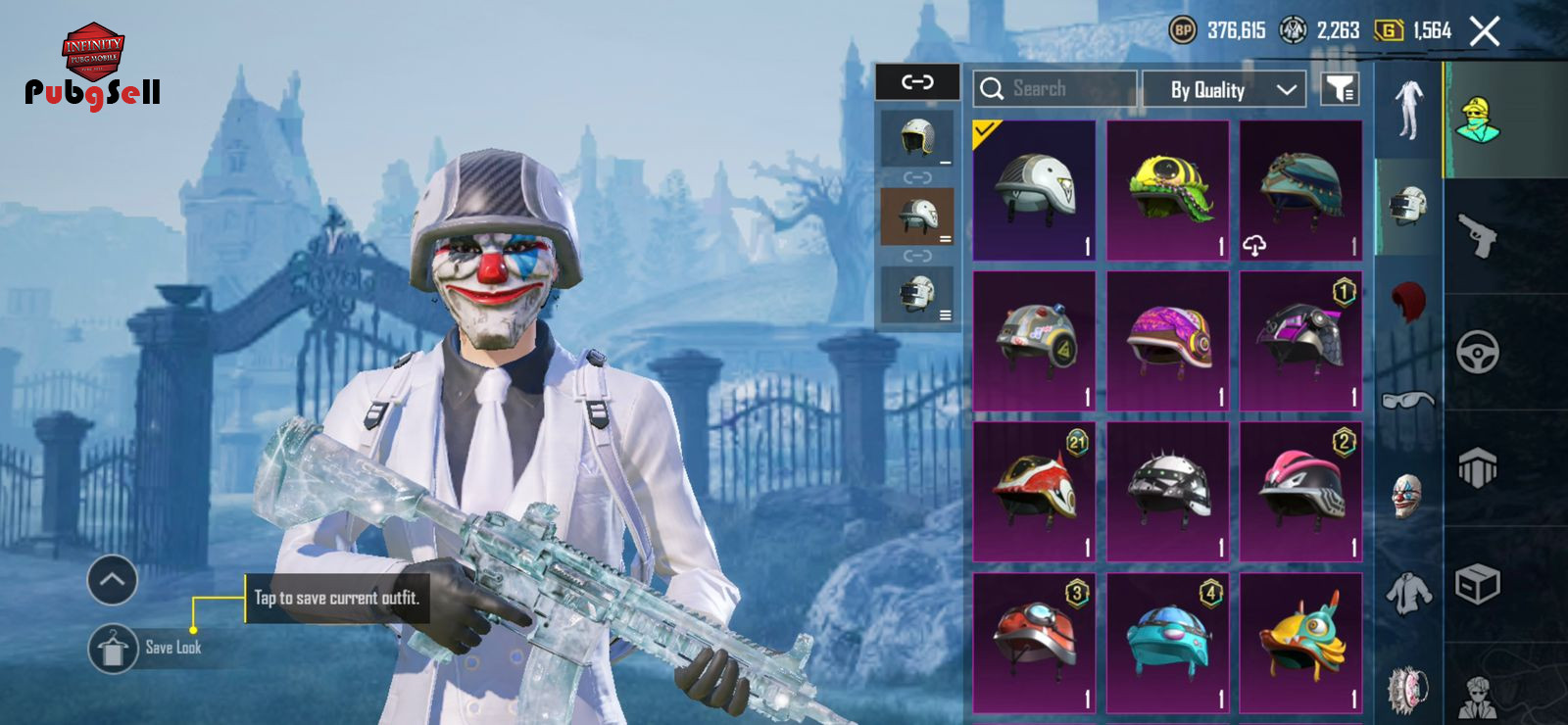Close the inventory screen
Screen dimensions: 1568x725
click(1485, 31)
